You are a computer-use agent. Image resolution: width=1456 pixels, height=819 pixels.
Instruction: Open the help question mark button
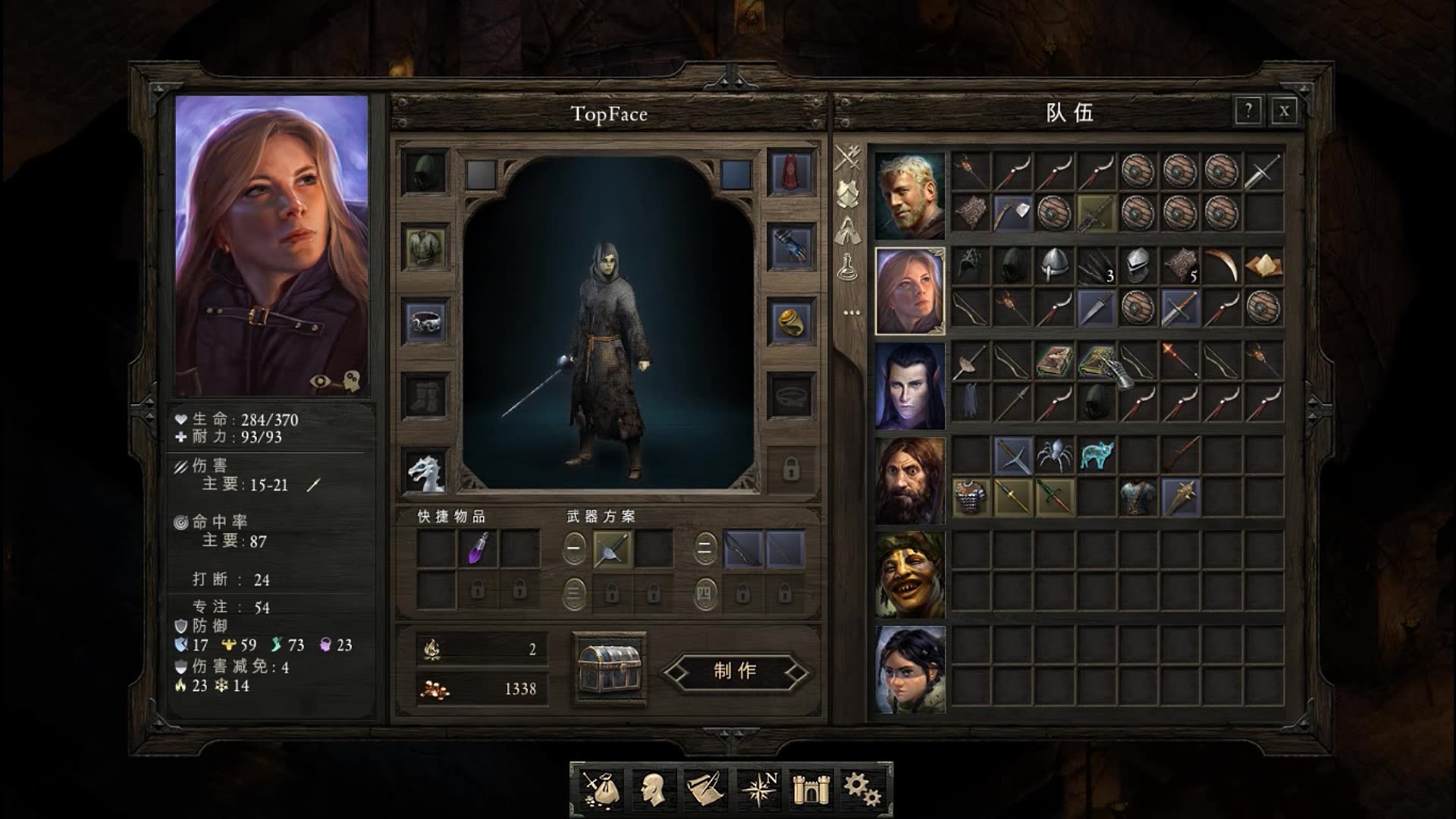[1247, 111]
